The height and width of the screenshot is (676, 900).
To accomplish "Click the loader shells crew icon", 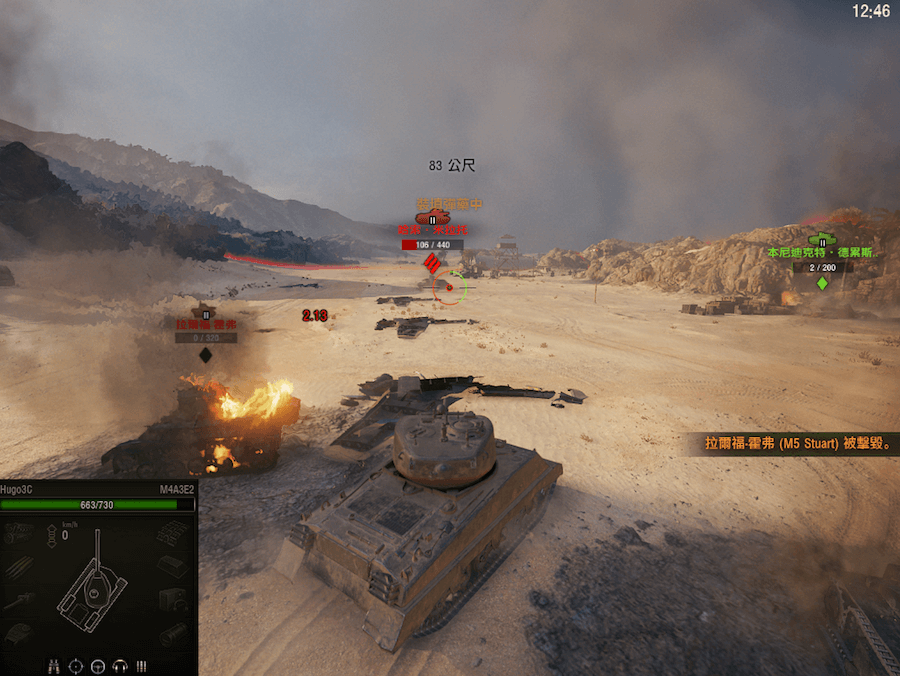I will pos(141,665).
